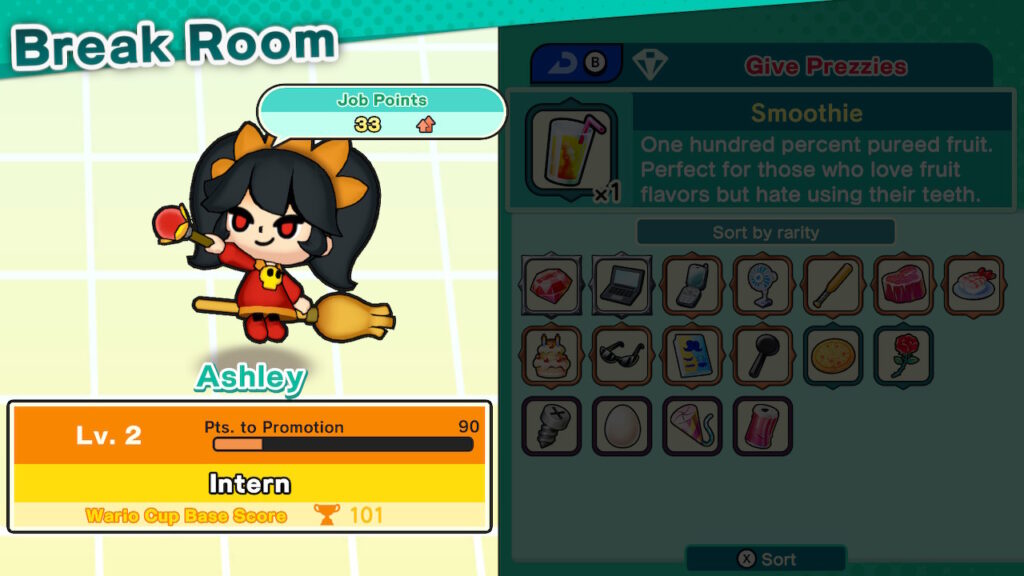Screen dimensions: 1024x576
Task: Select the red thread spool prezzie
Action: [x=763, y=426]
